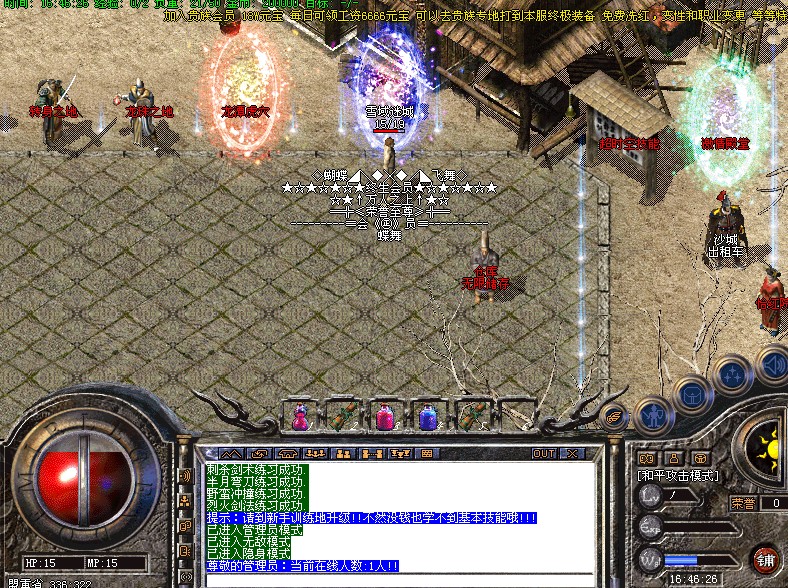Open the character equipment round button
Viewport: 788px width, 588px height.
(x=653, y=412)
